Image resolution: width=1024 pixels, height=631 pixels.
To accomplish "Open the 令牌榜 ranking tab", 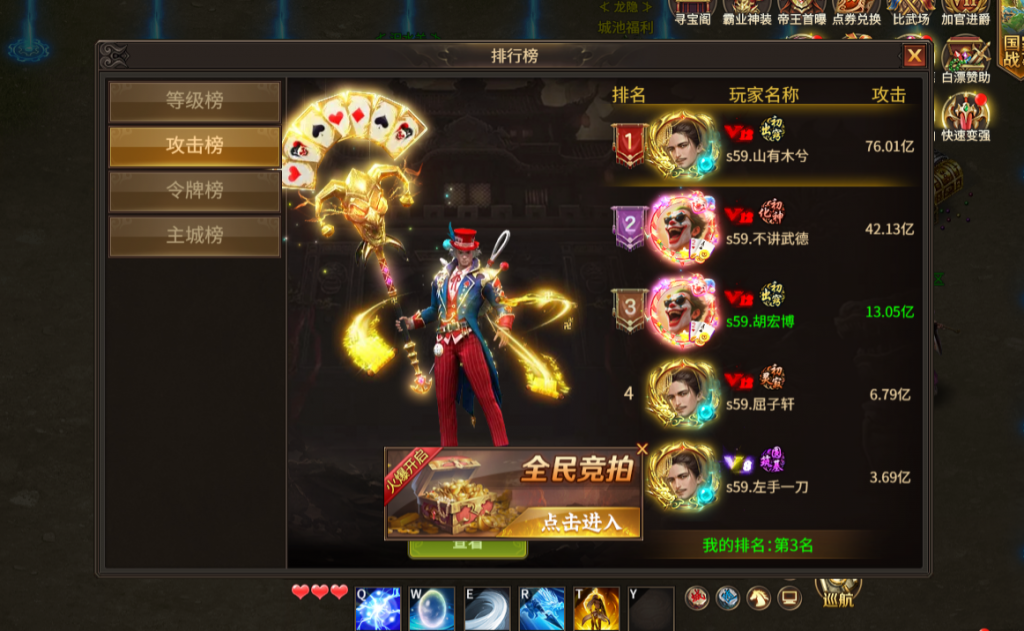I will click(x=194, y=191).
